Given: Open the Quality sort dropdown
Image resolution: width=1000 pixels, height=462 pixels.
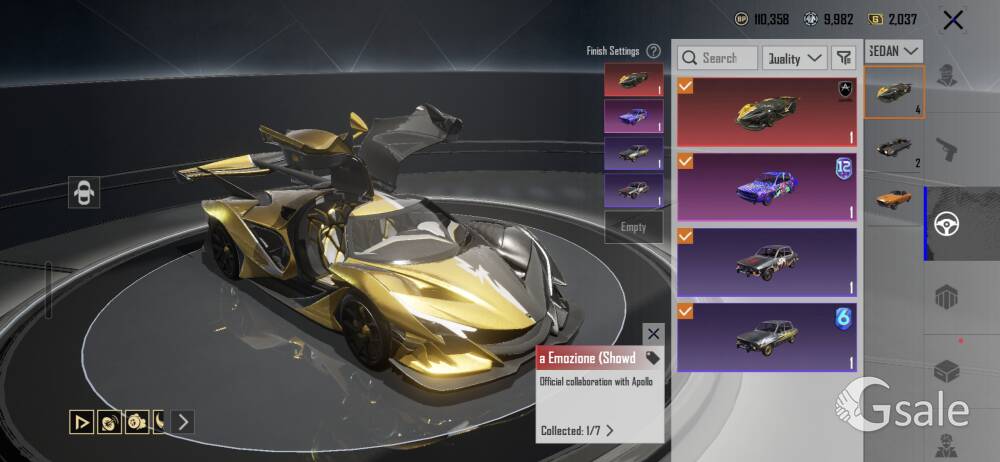Looking at the screenshot, I should (794, 58).
